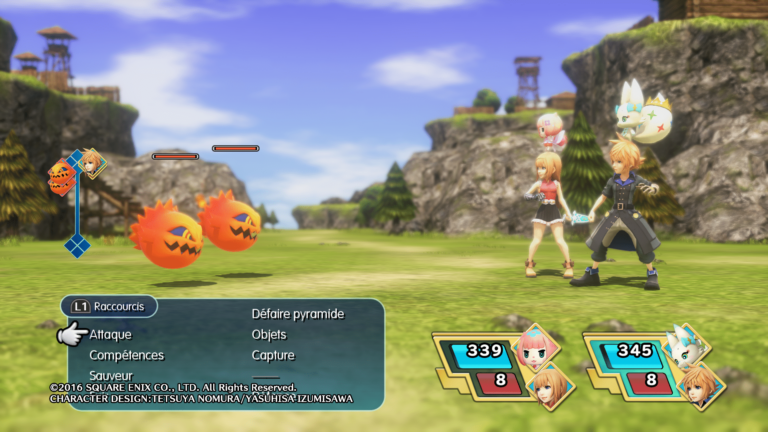Select the Attaque command

(x=110, y=335)
